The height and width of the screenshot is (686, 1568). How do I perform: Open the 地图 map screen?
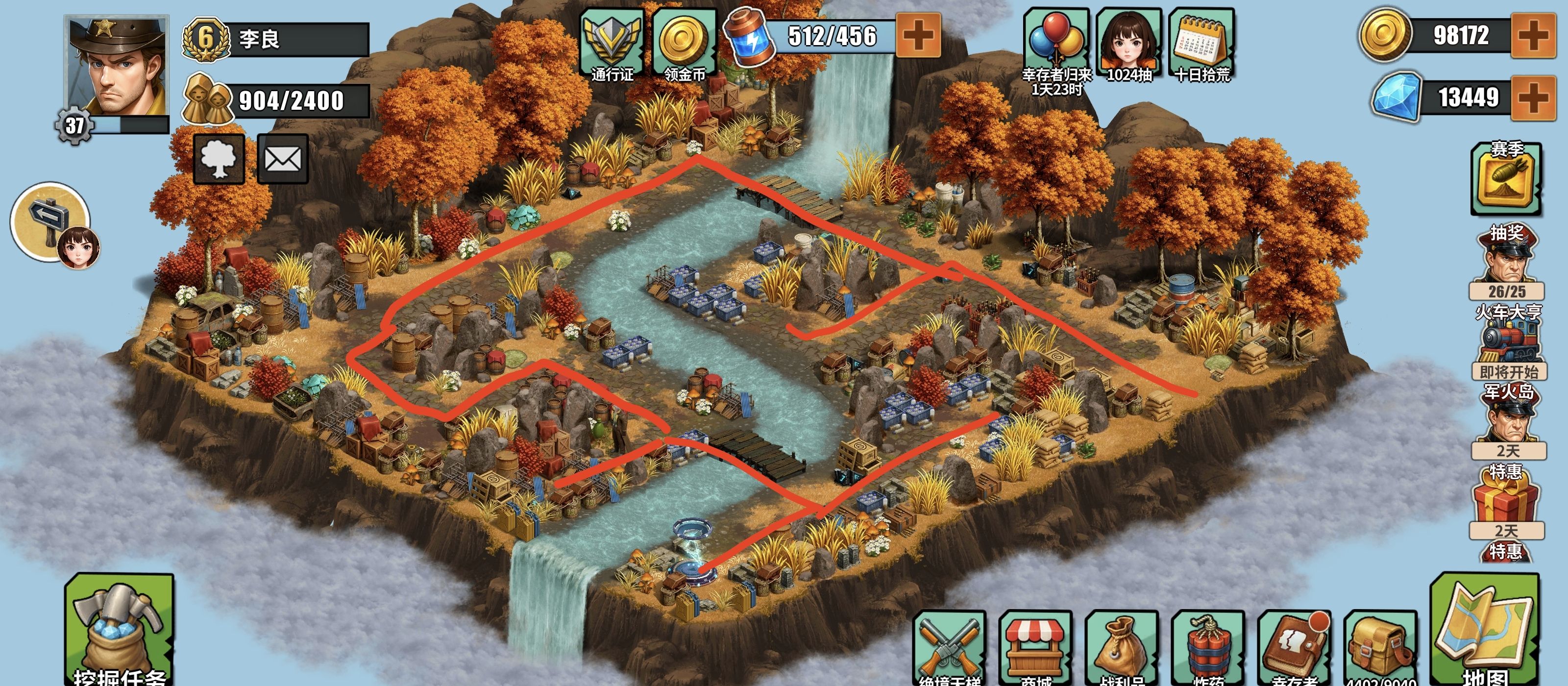tap(1485, 630)
